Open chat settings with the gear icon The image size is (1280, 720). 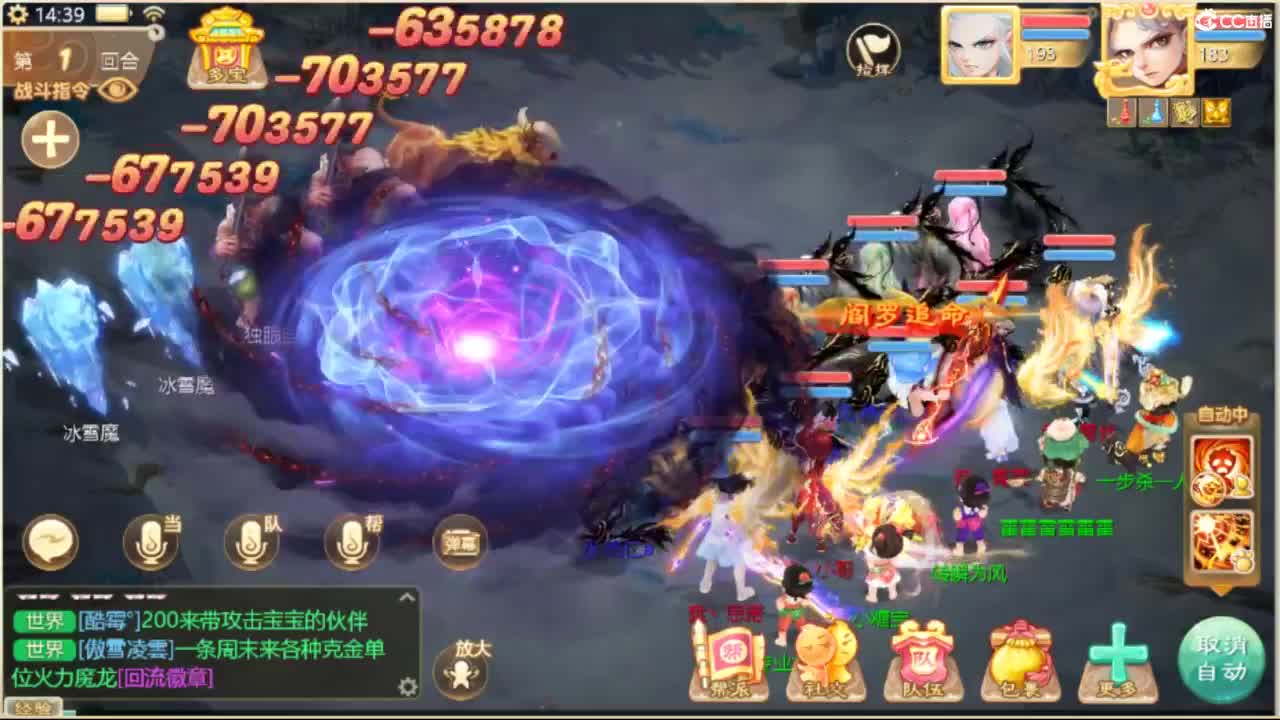(x=406, y=687)
